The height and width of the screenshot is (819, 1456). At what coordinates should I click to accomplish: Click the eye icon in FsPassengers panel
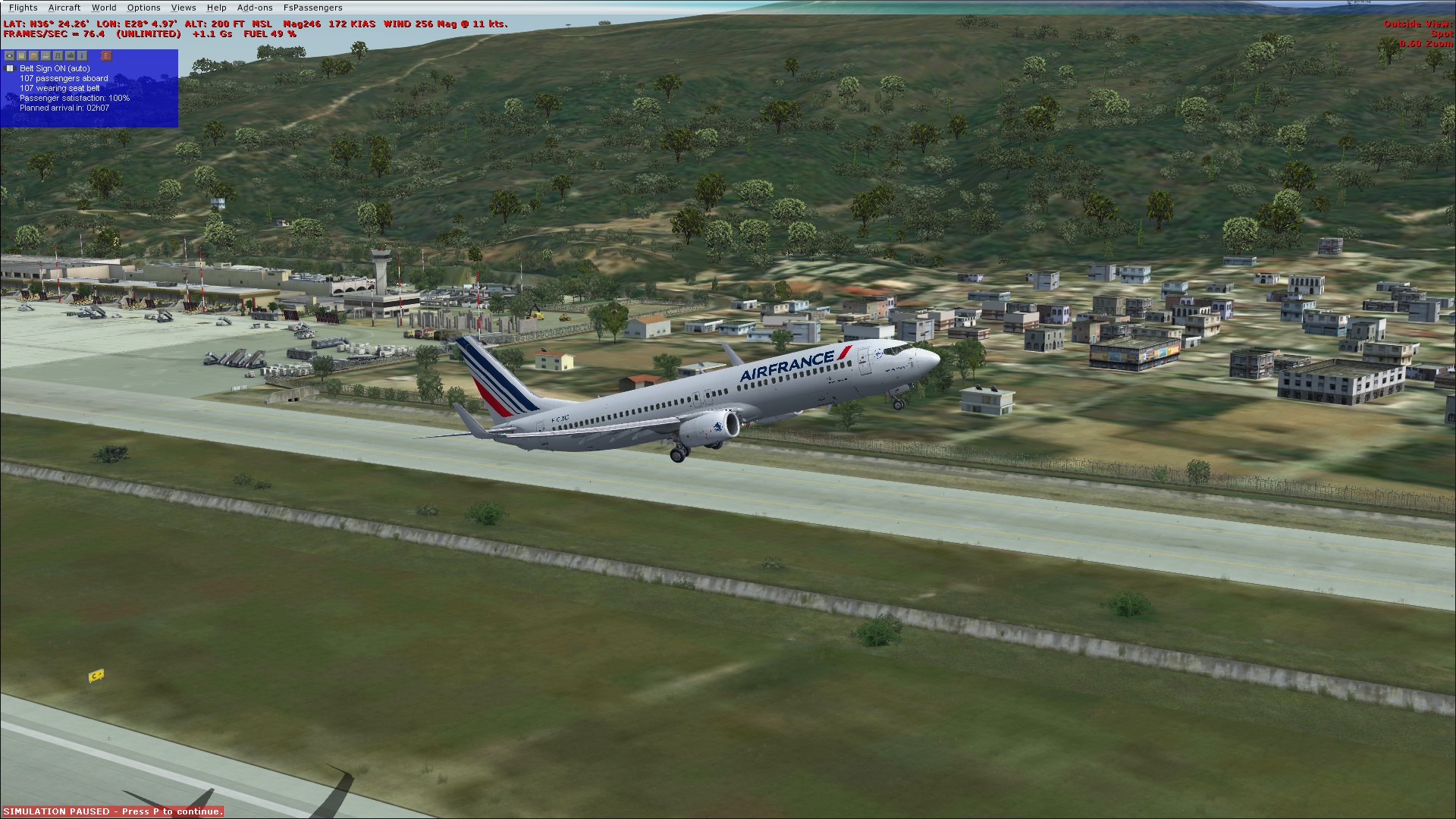(9, 55)
